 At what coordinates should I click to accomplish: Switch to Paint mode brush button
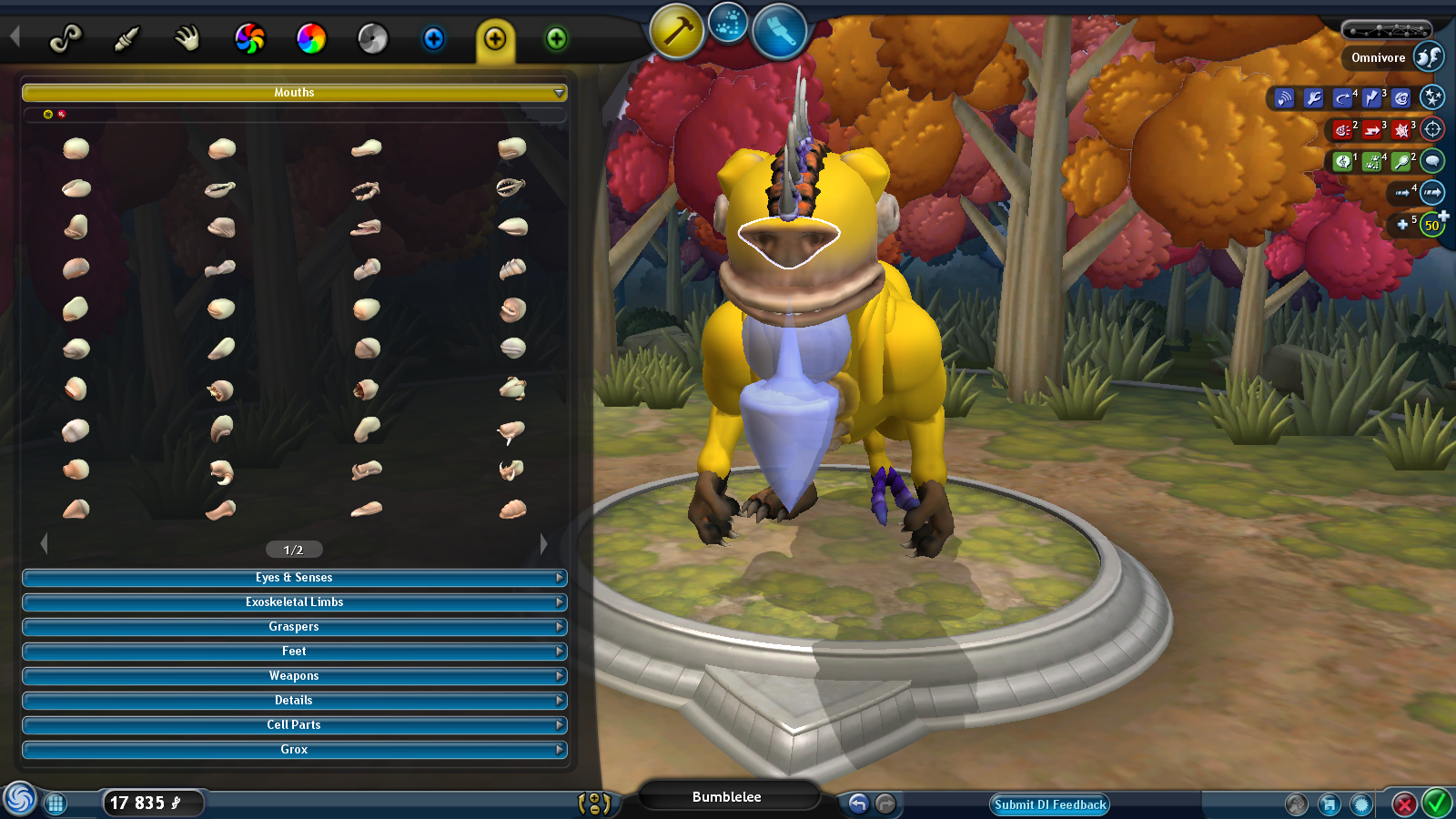click(x=779, y=32)
